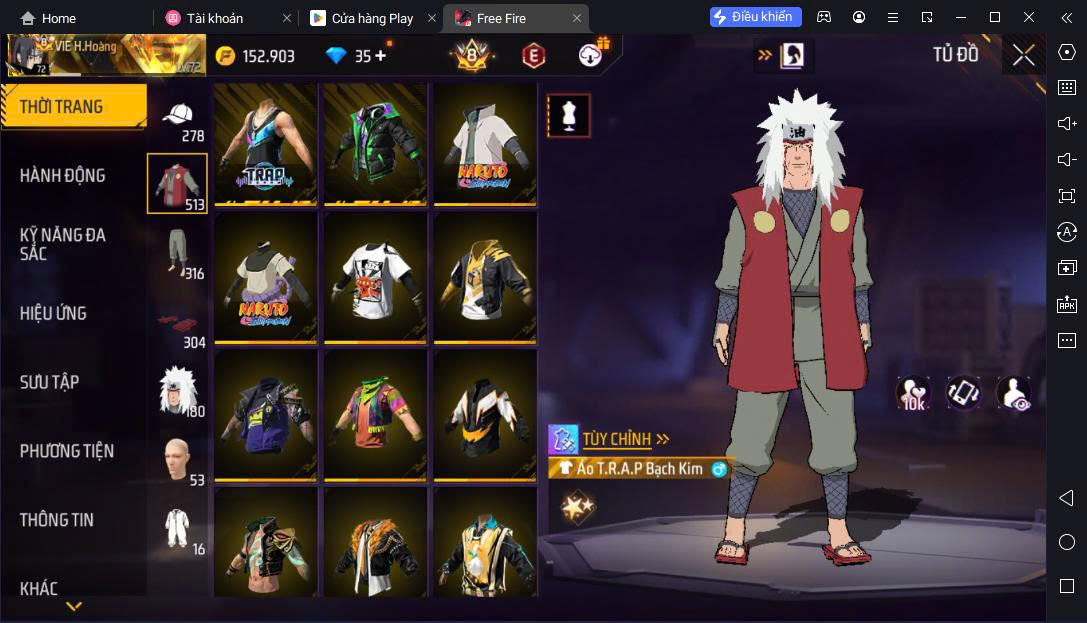Open the mannequin outfit preset icon
Screen dimensions: 1087x623
point(569,116)
